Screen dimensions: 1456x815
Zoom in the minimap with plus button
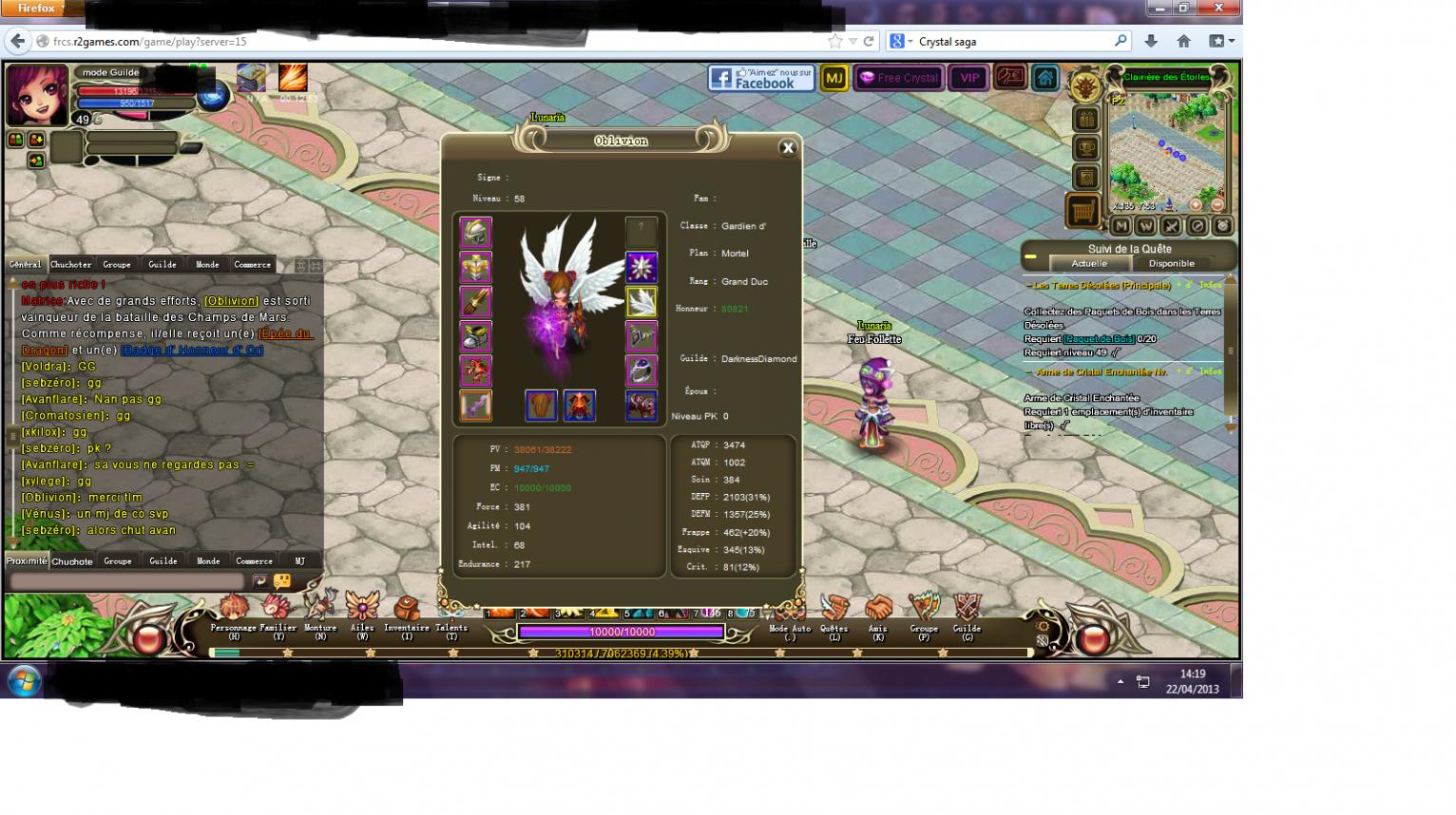pos(1196,204)
